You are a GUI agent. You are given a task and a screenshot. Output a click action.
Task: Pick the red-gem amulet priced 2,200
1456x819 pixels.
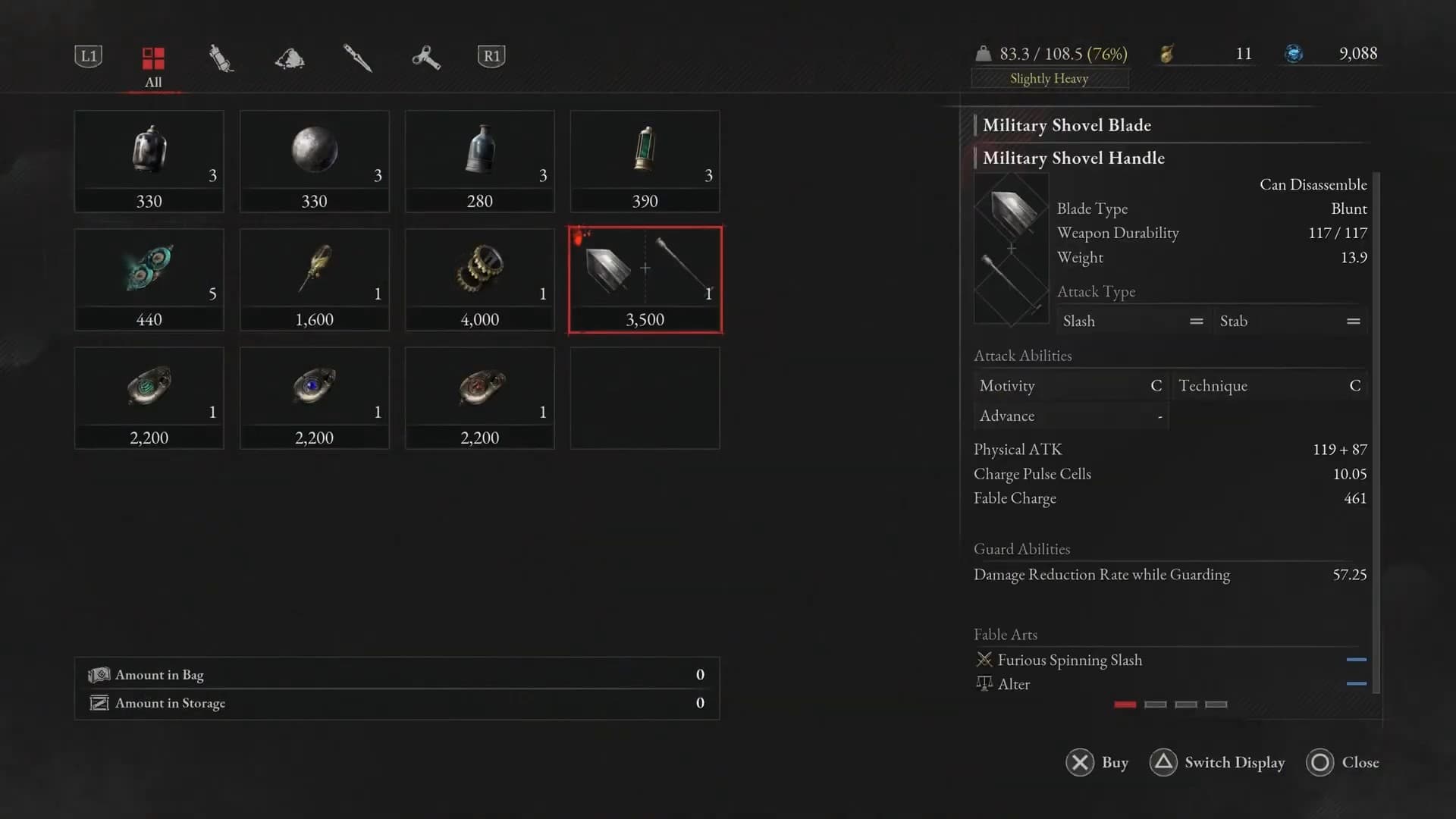pos(480,397)
